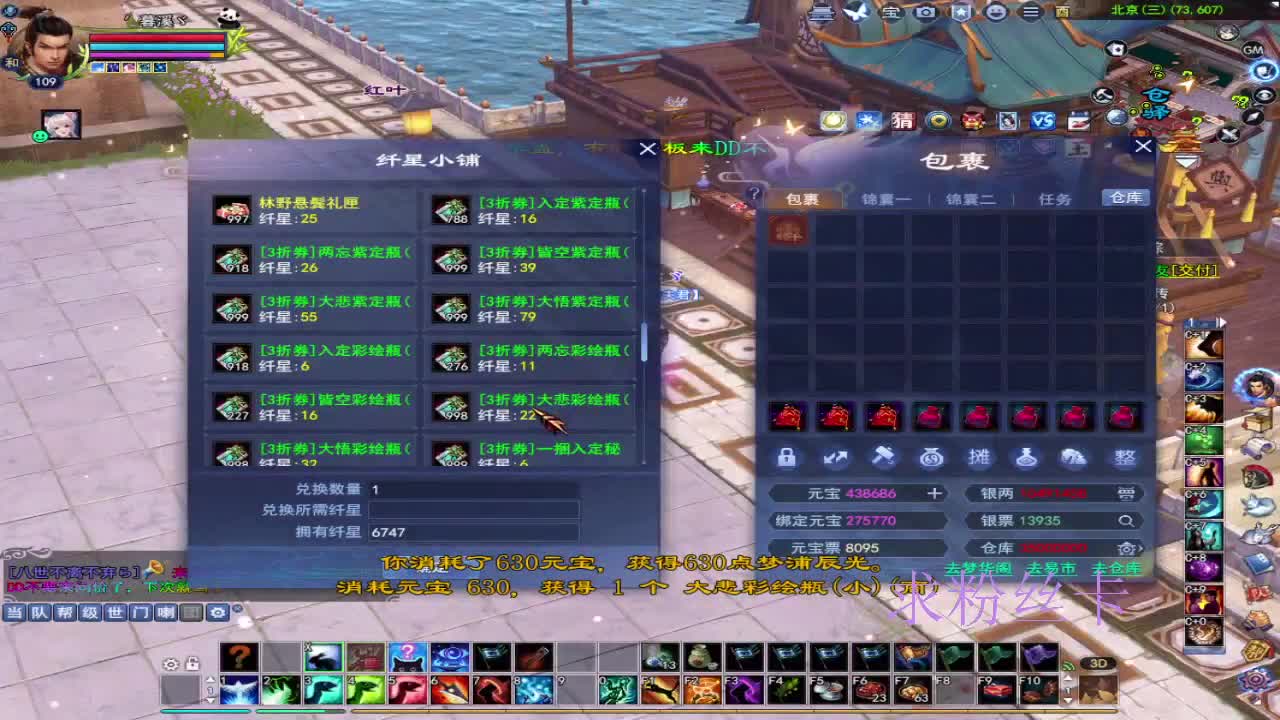
Task: Open the 猜 (guess) activity icon at top
Action: tap(903, 120)
